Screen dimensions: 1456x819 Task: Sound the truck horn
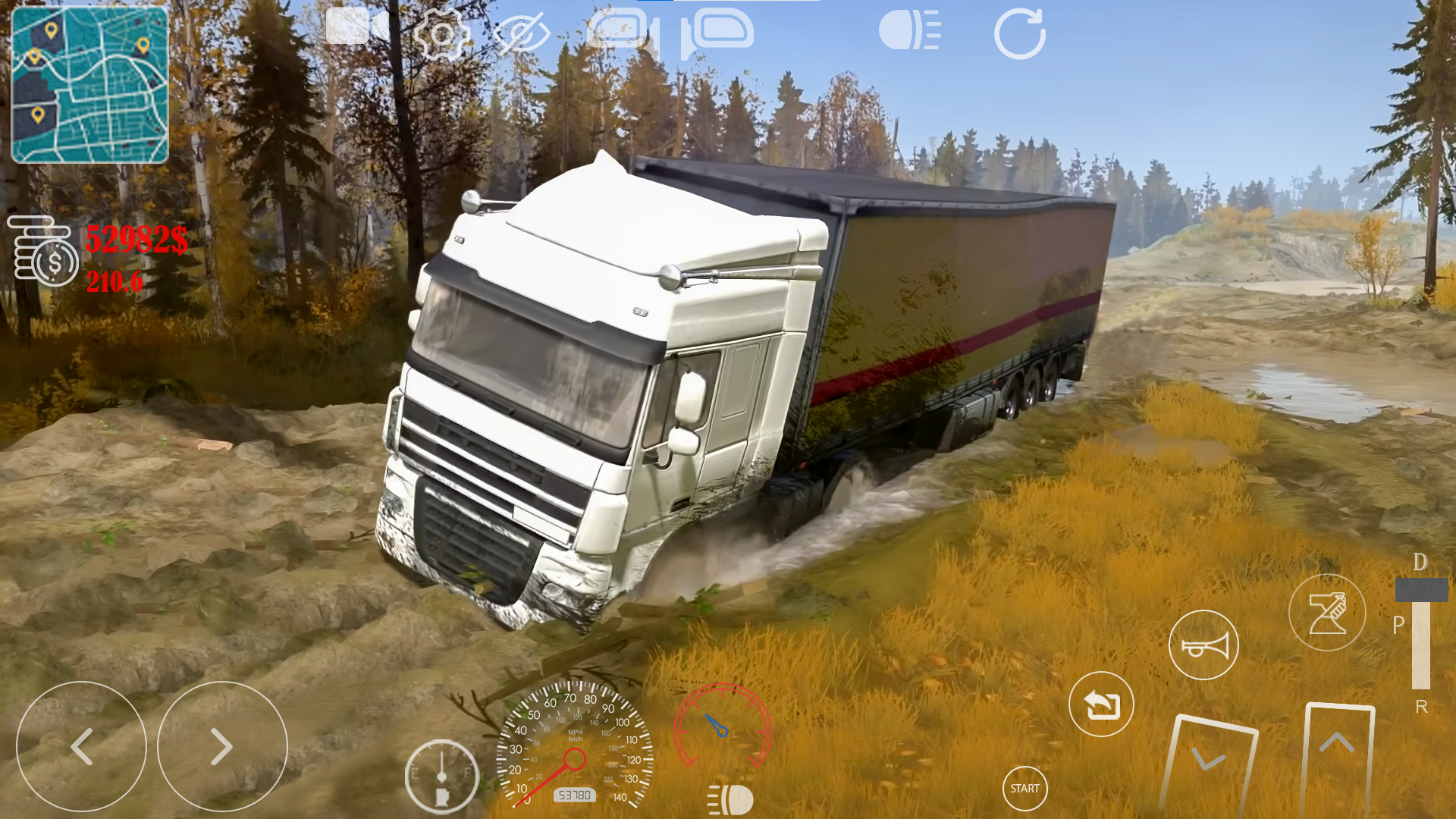coord(1203,645)
